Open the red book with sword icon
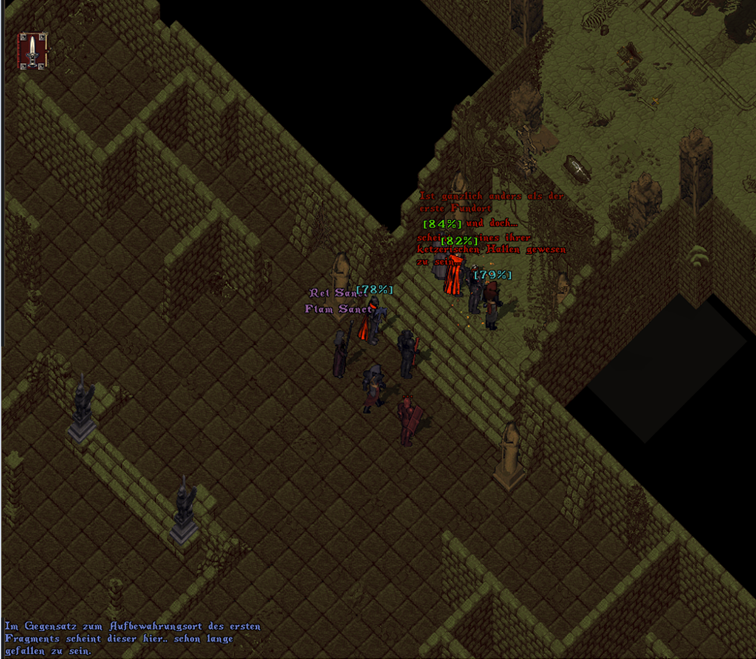The width and height of the screenshot is (756, 659). click(x=33, y=50)
